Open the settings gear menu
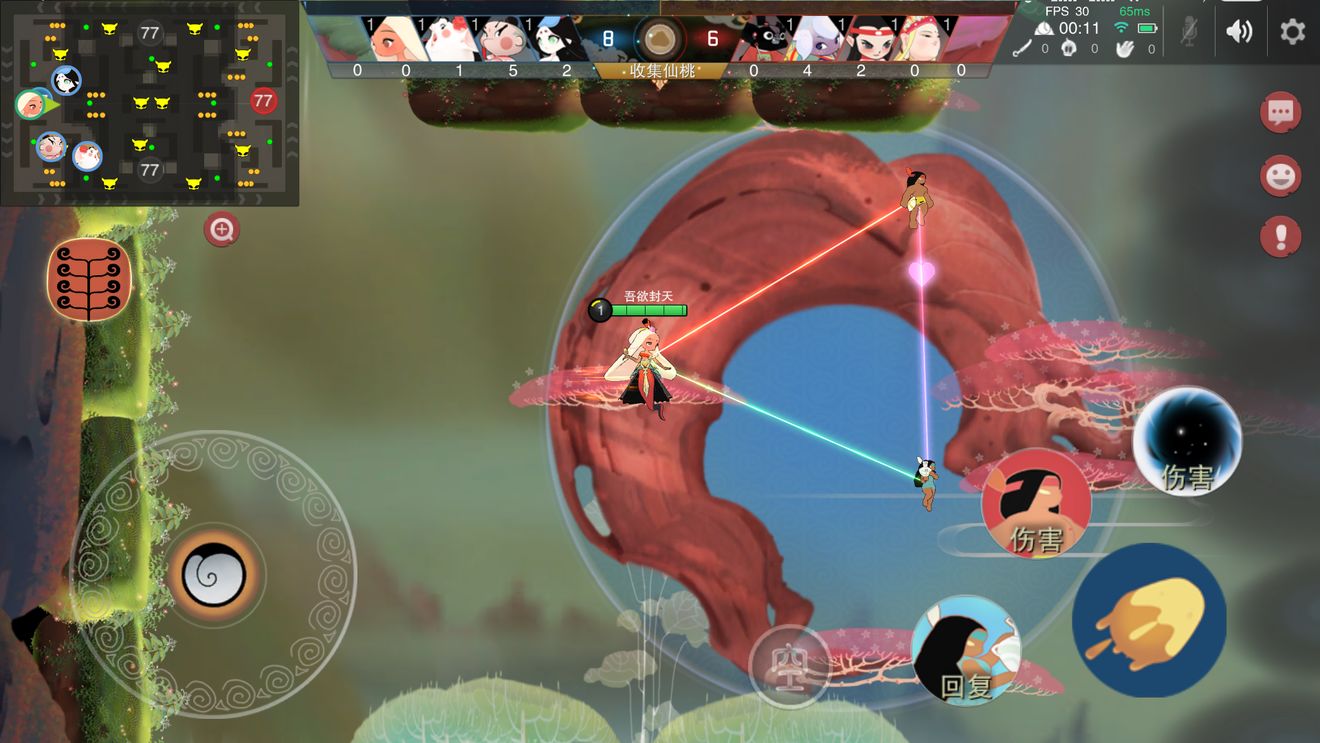 tap(1292, 32)
